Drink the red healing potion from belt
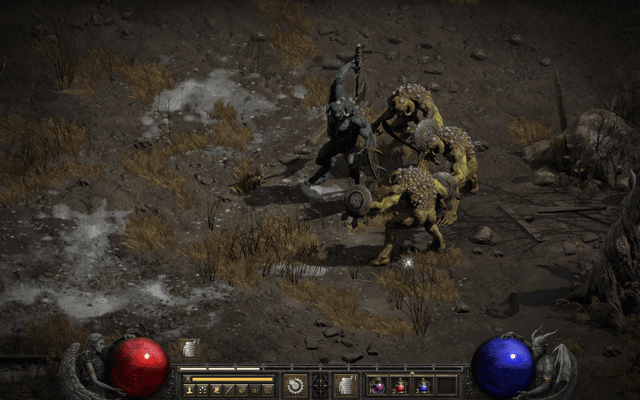 click(x=400, y=386)
